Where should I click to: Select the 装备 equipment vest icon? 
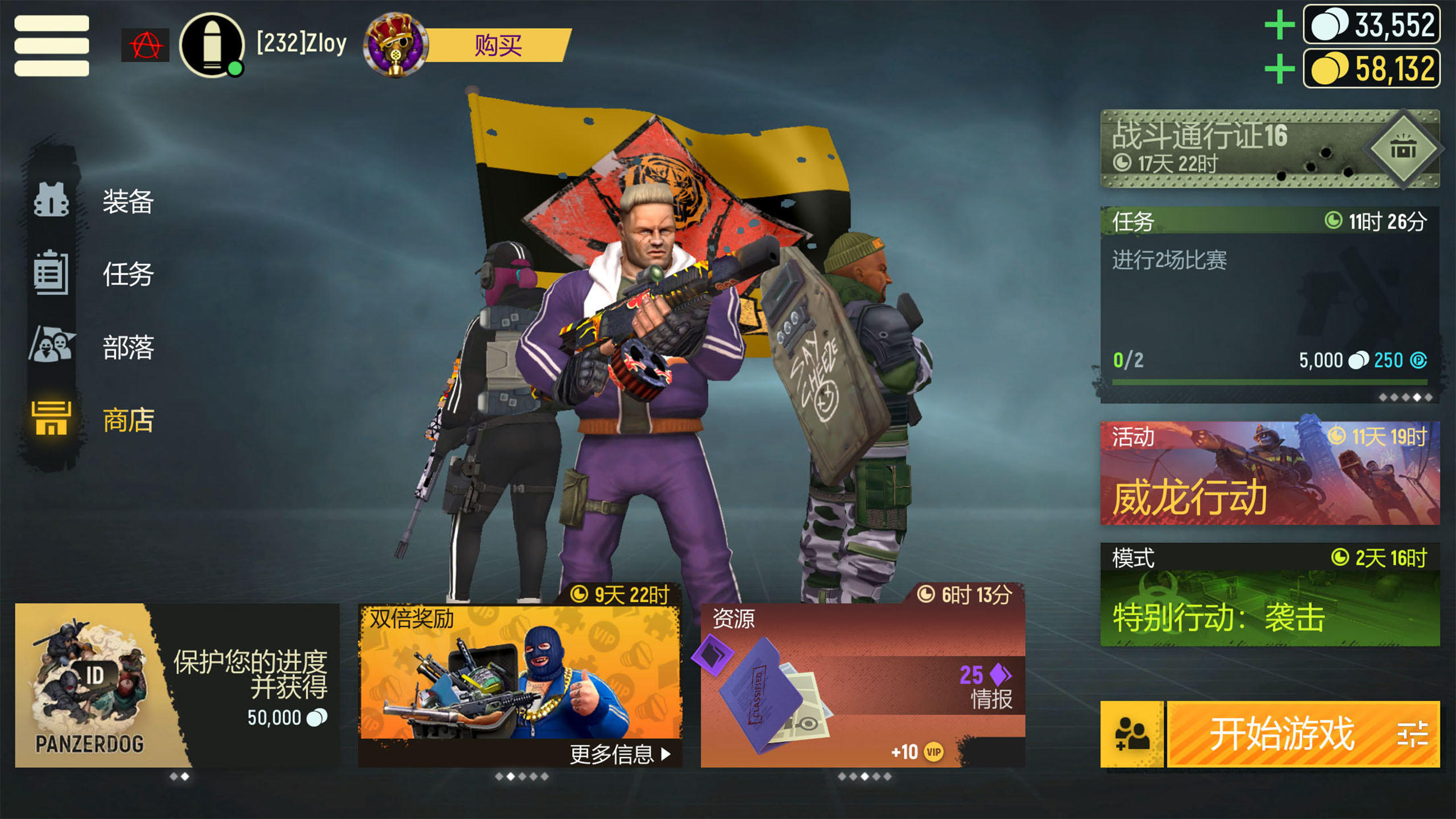point(51,199)
